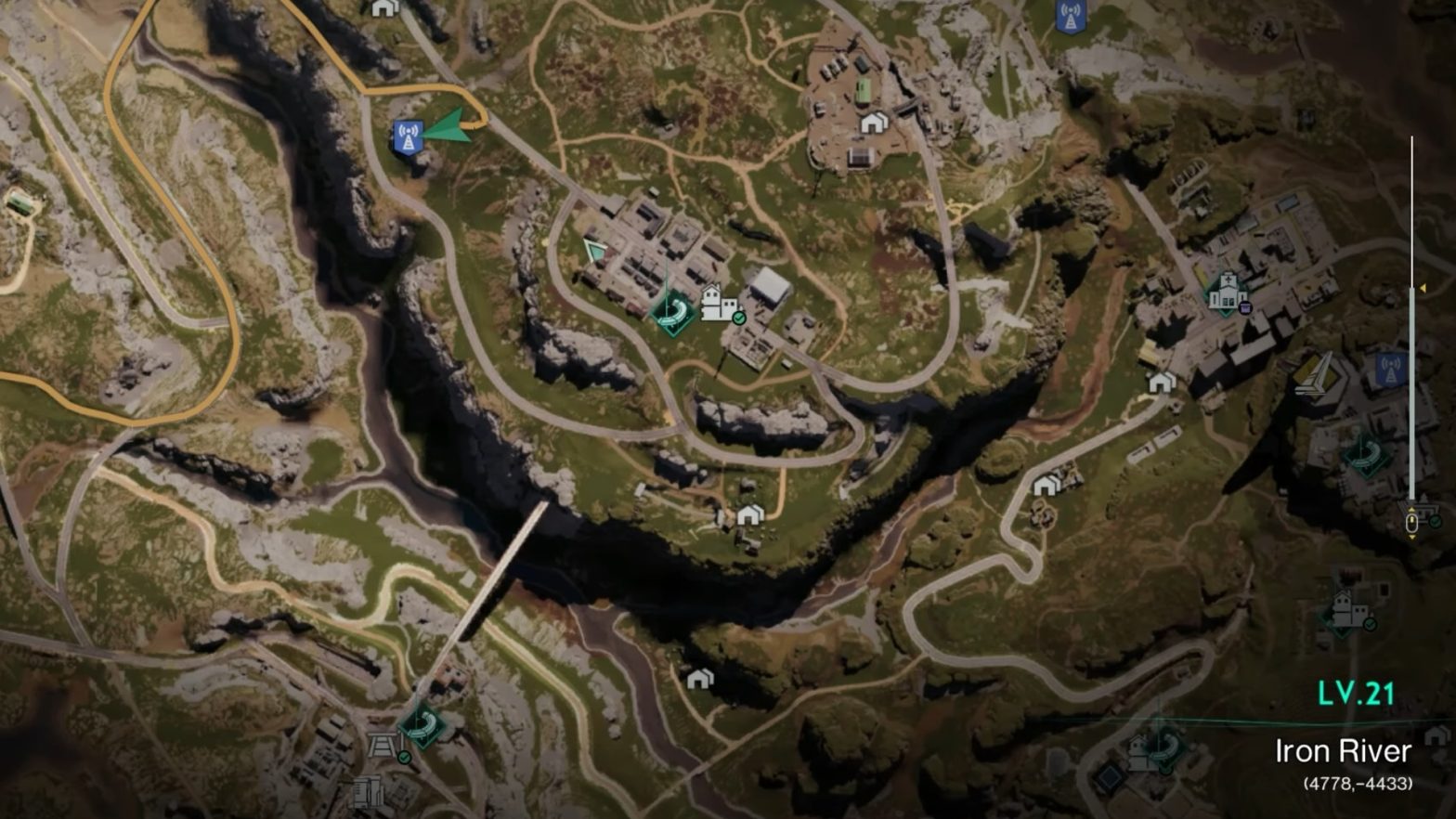This screenshot has height=819, width=1456.
Task: Toggle the green checkmark on the train station marker
Action: (x=405, y=758)
